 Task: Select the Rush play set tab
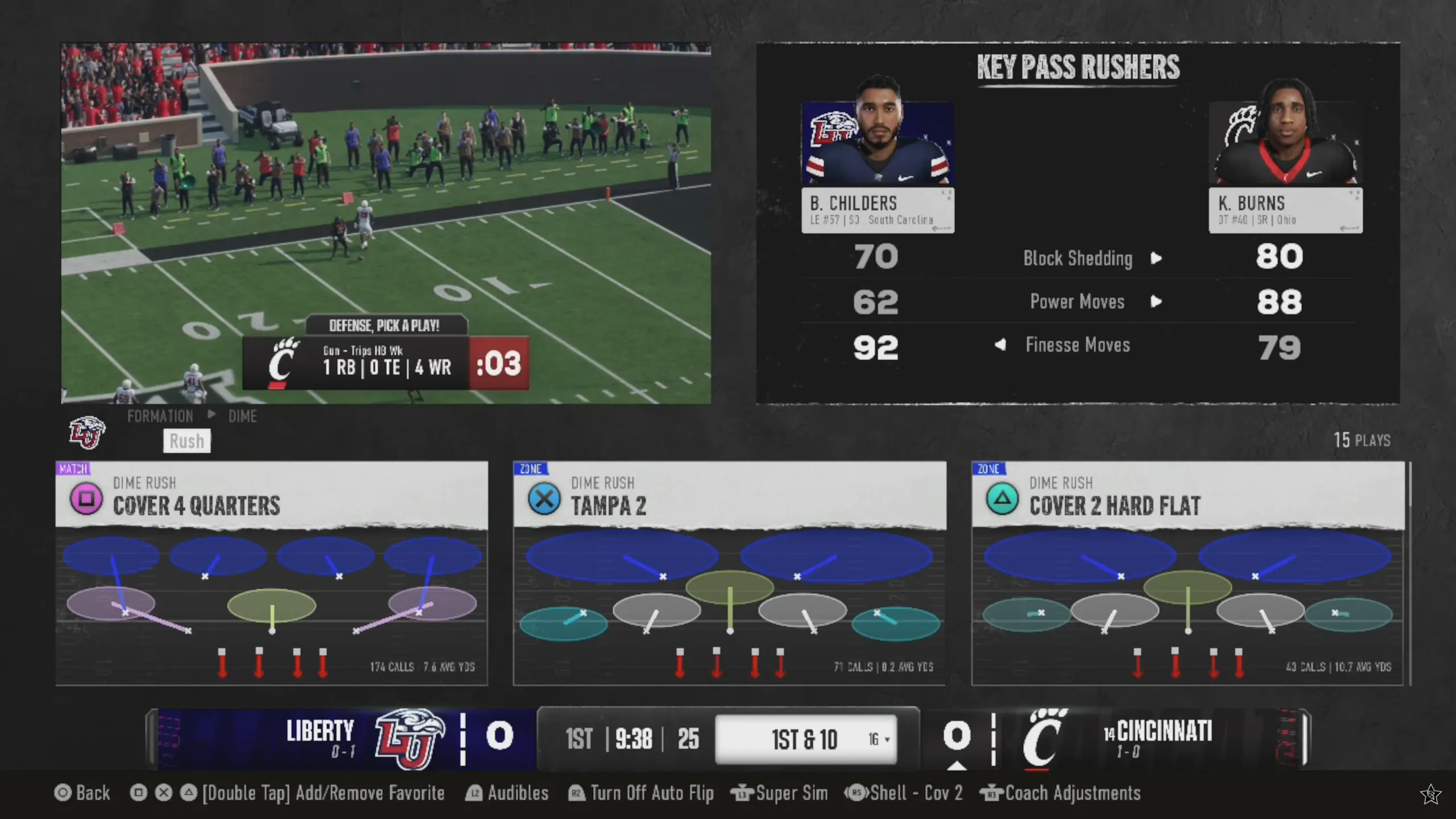tap(187, 441)
